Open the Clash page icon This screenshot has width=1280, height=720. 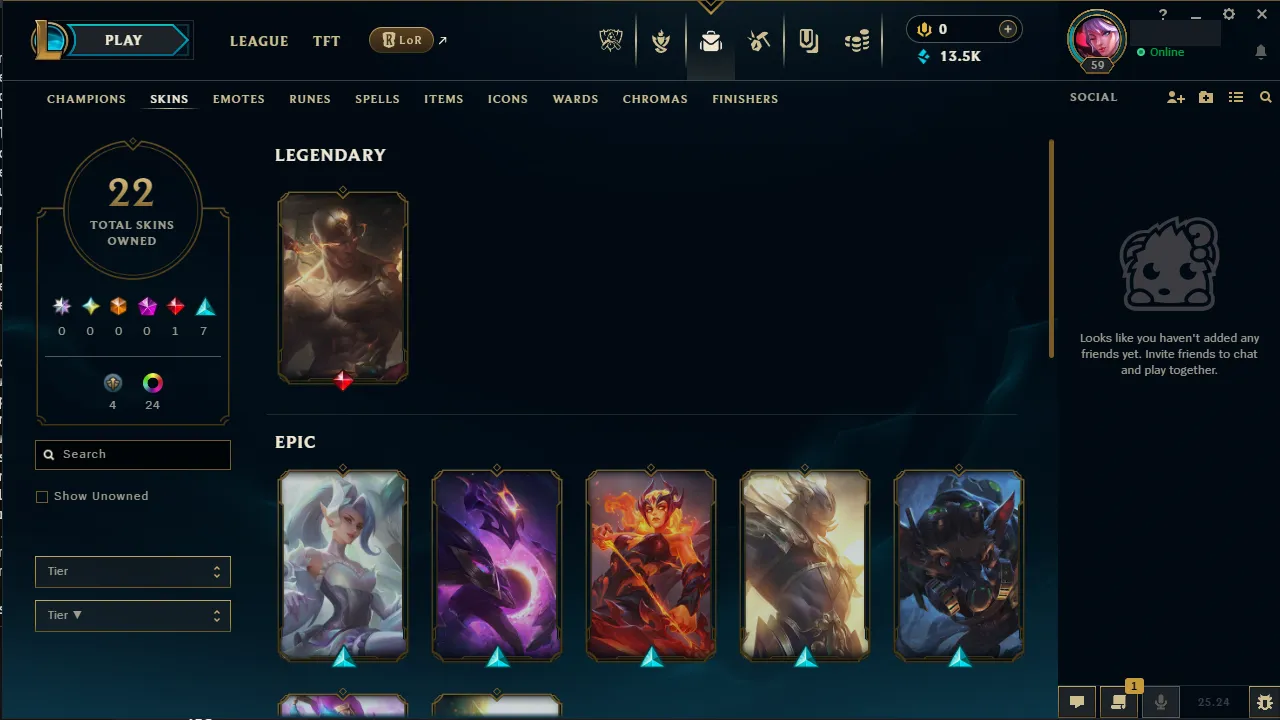coord(661,41)
